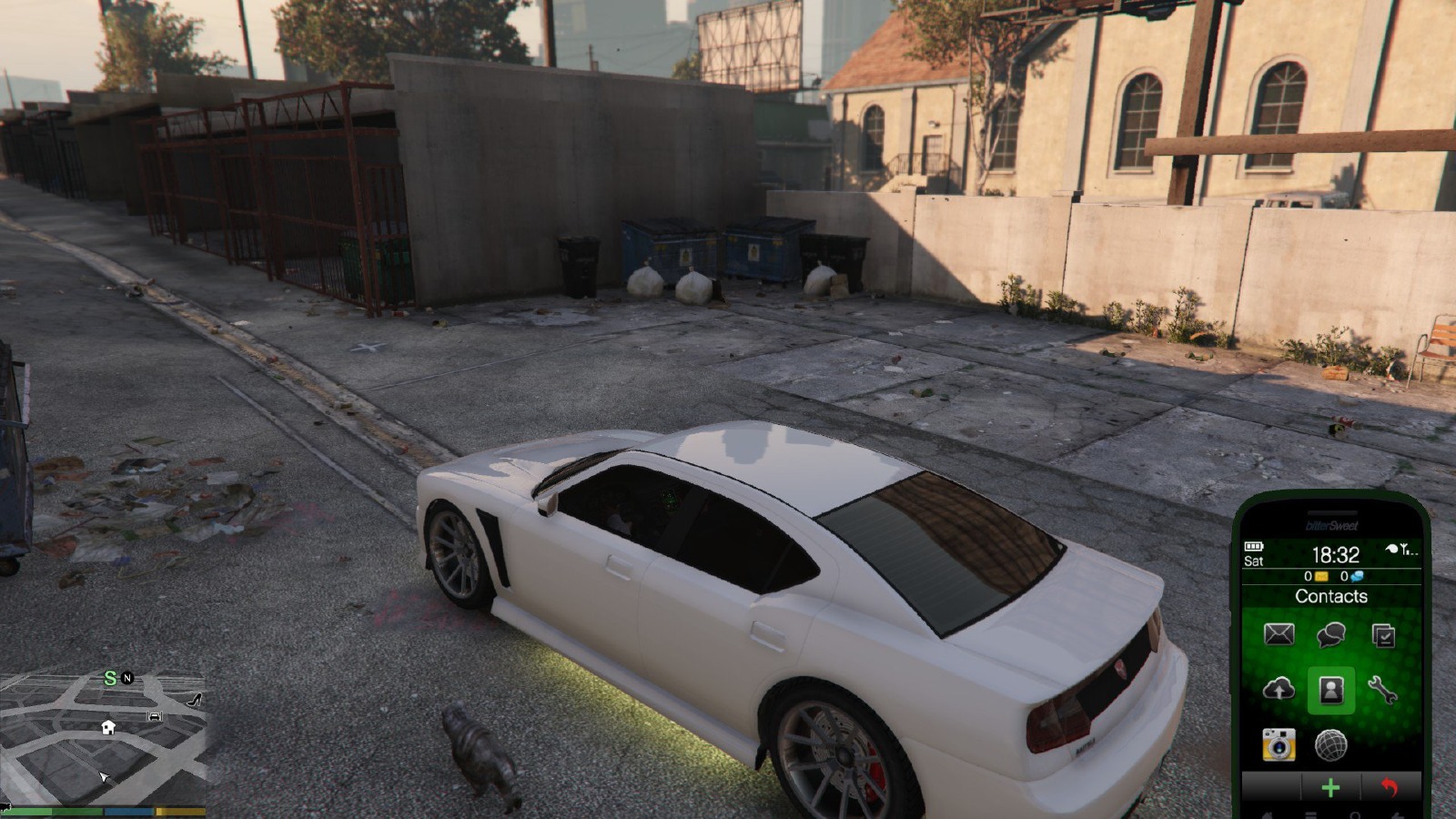The width and height of the screenshot is (1456, 819).
Task: Click the green S blip on minimap
Action: (110, 678)
